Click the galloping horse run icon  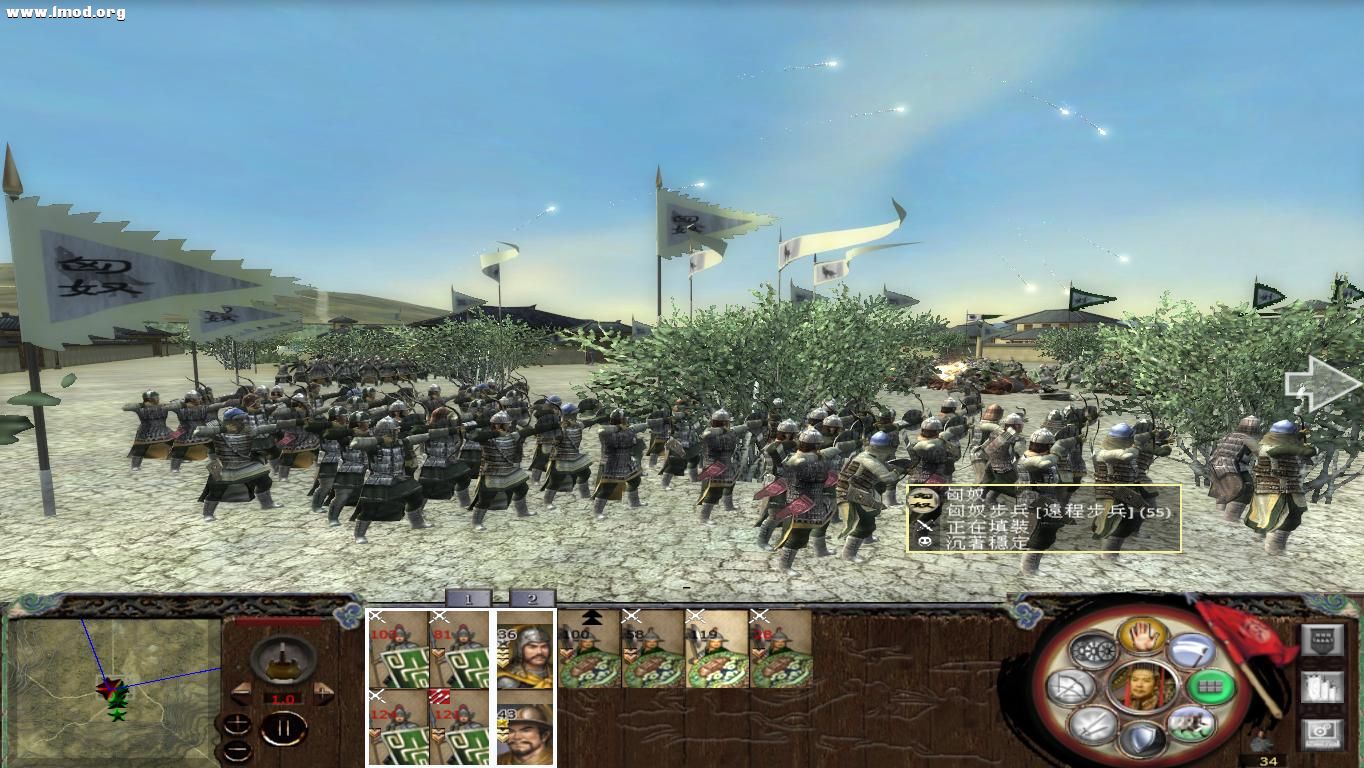[1189, 723]
